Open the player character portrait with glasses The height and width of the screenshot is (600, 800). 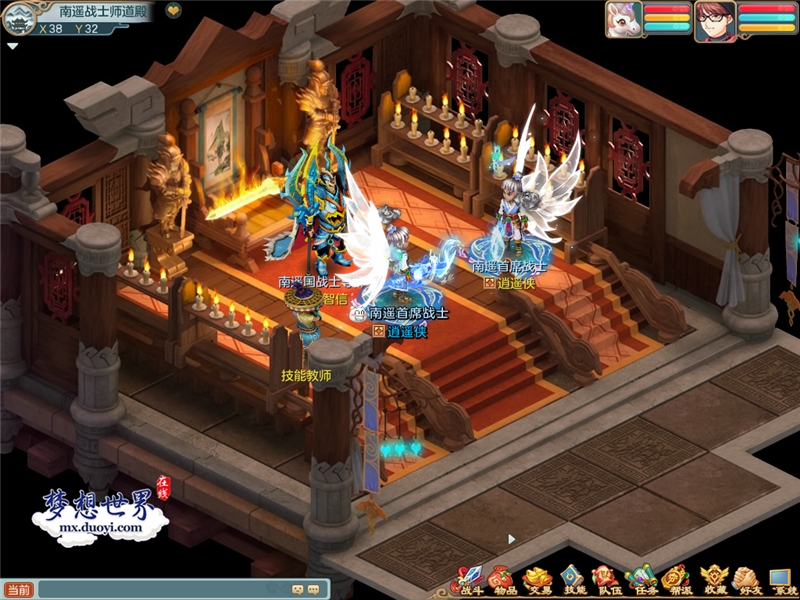(x=716, y=20)
